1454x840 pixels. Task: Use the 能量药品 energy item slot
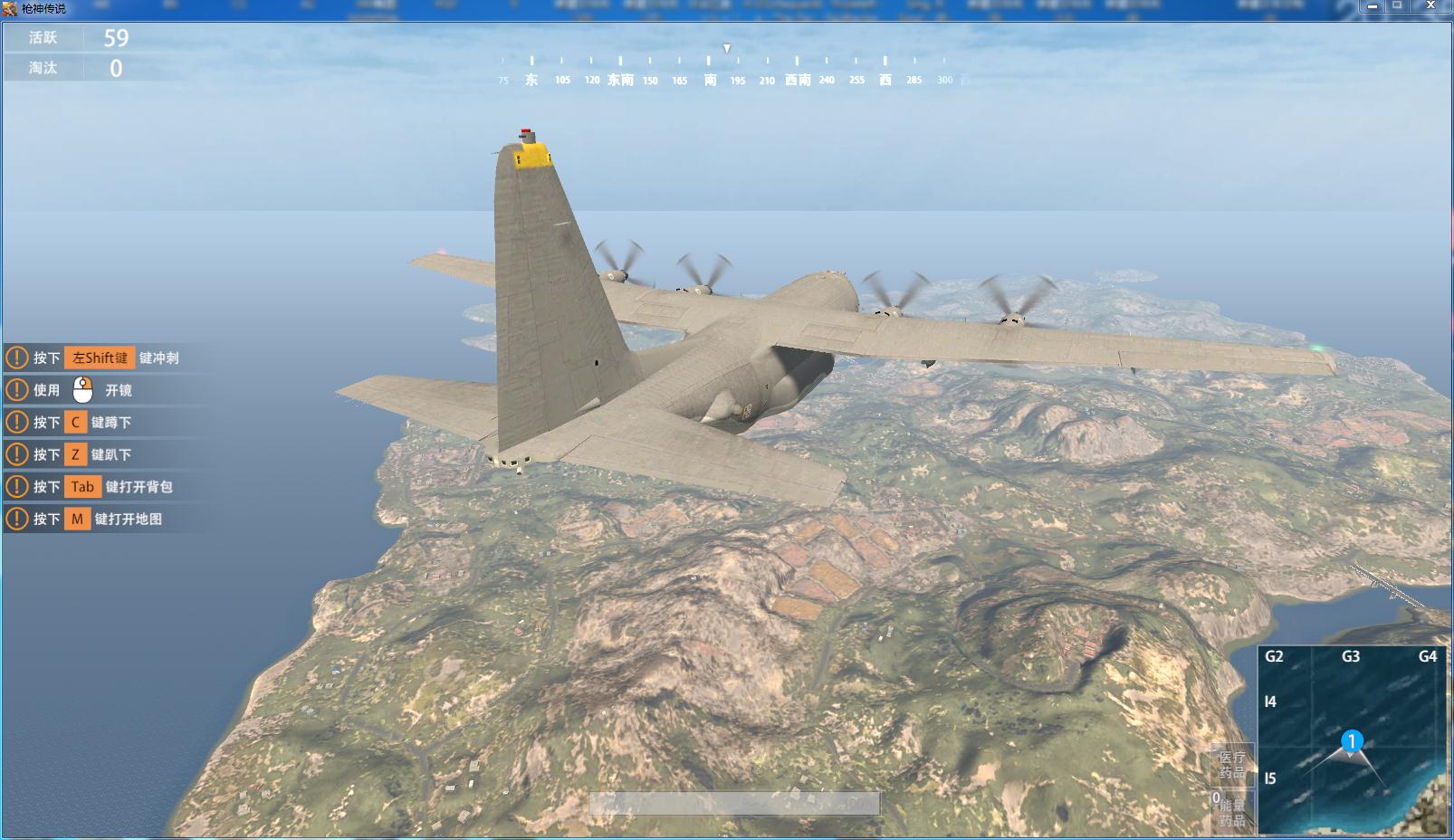(x=1232, y=810)
